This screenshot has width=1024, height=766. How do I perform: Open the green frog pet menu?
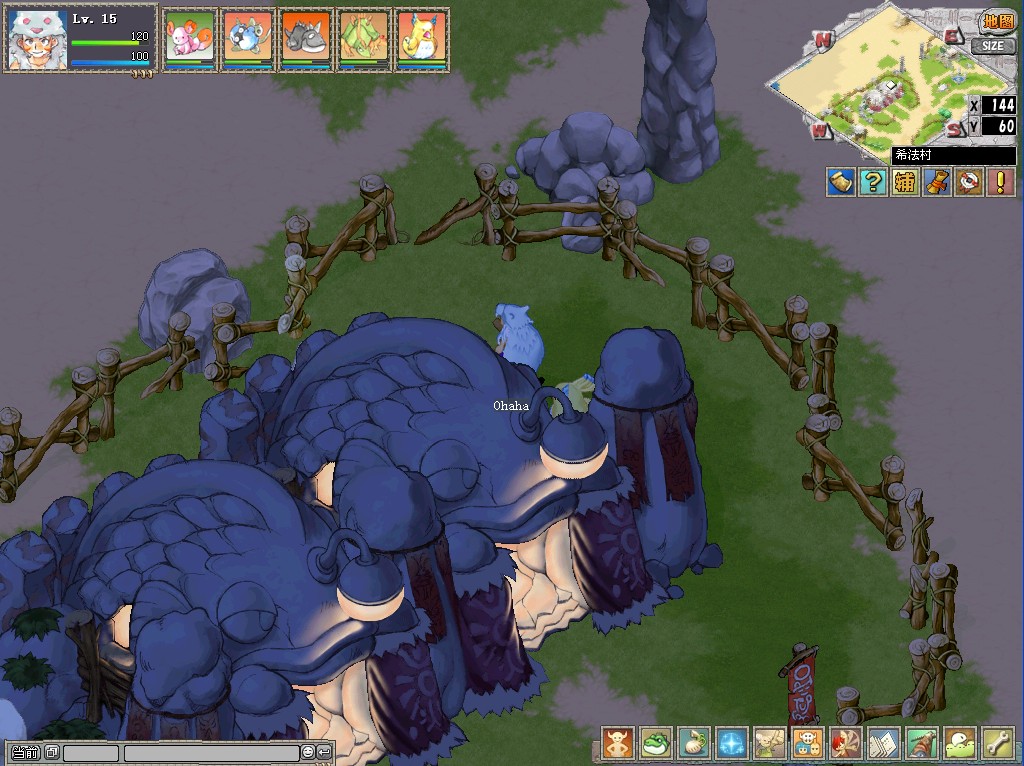(656, 744)
